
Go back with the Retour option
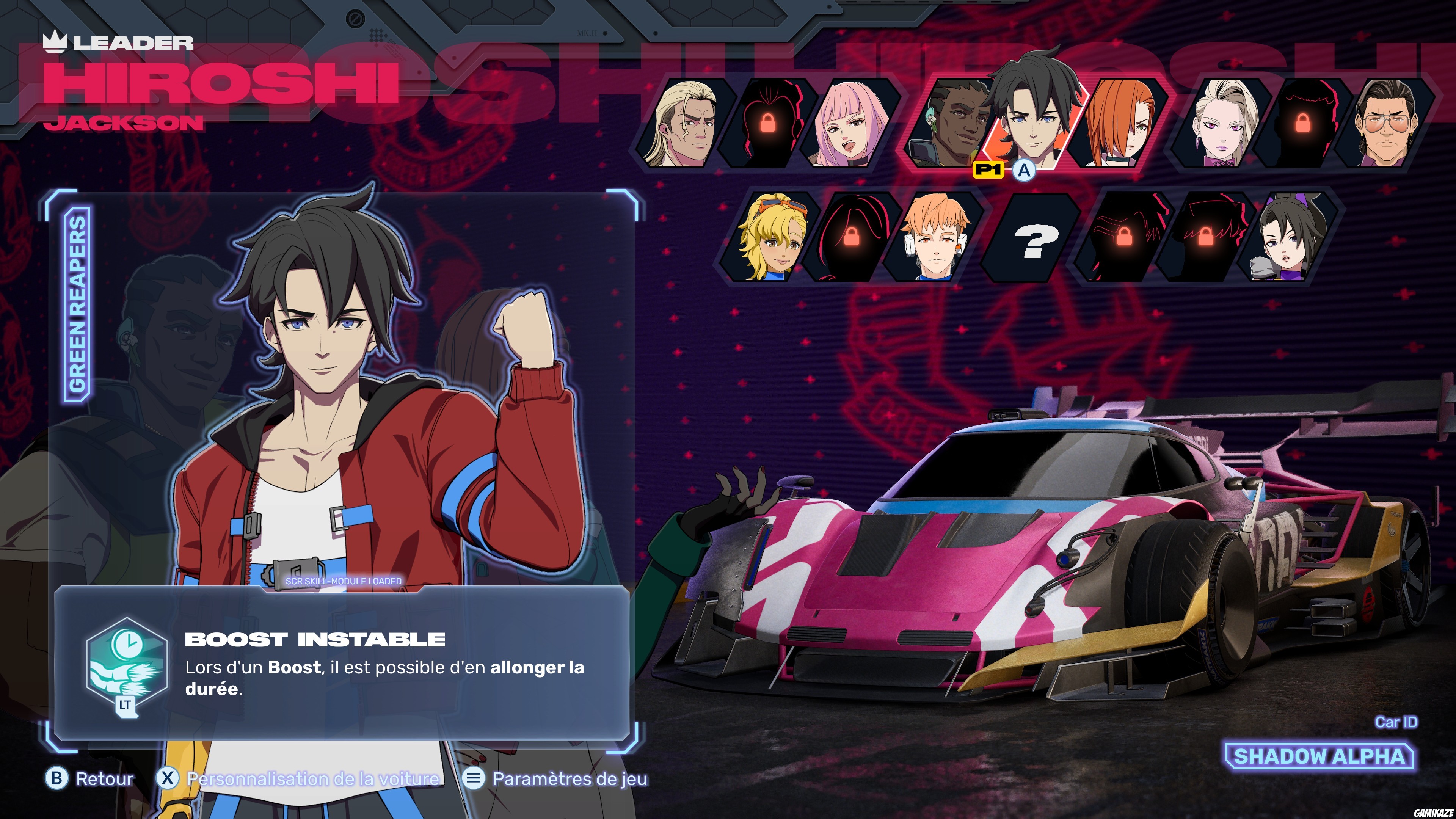[x=91, y=779]
